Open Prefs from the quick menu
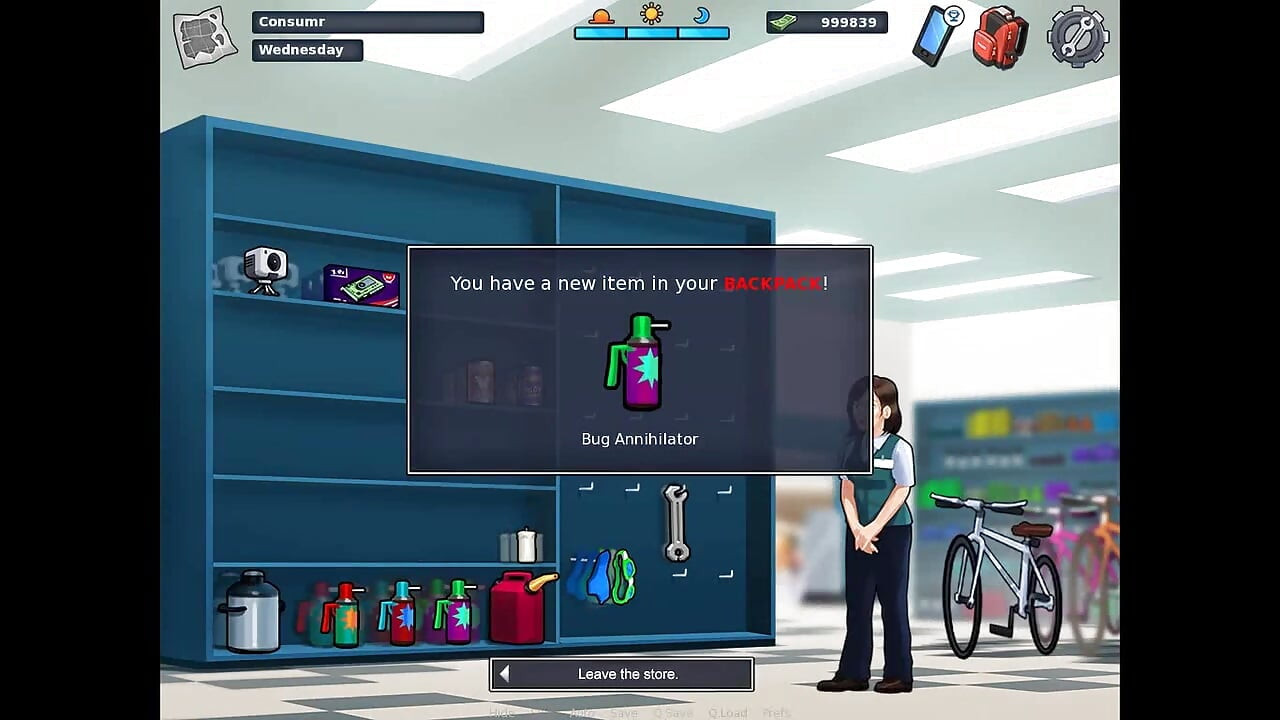The width and height of the screenshot is (1280, 720). pos(776,713)
